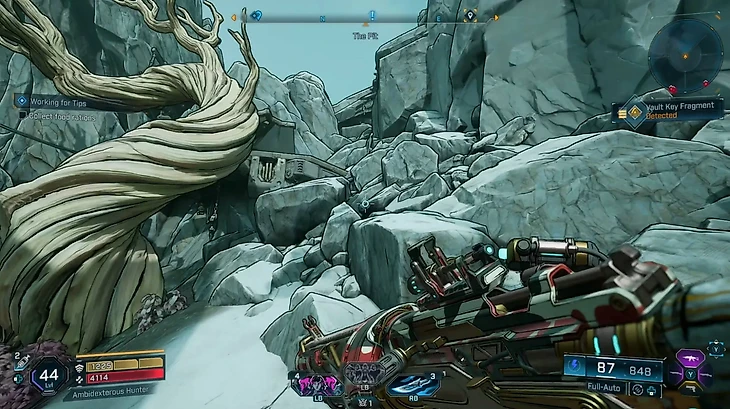The width and height of the screenshot is (730, 409).
Task: Open the level 44 character badge
Action: (49, 376)
